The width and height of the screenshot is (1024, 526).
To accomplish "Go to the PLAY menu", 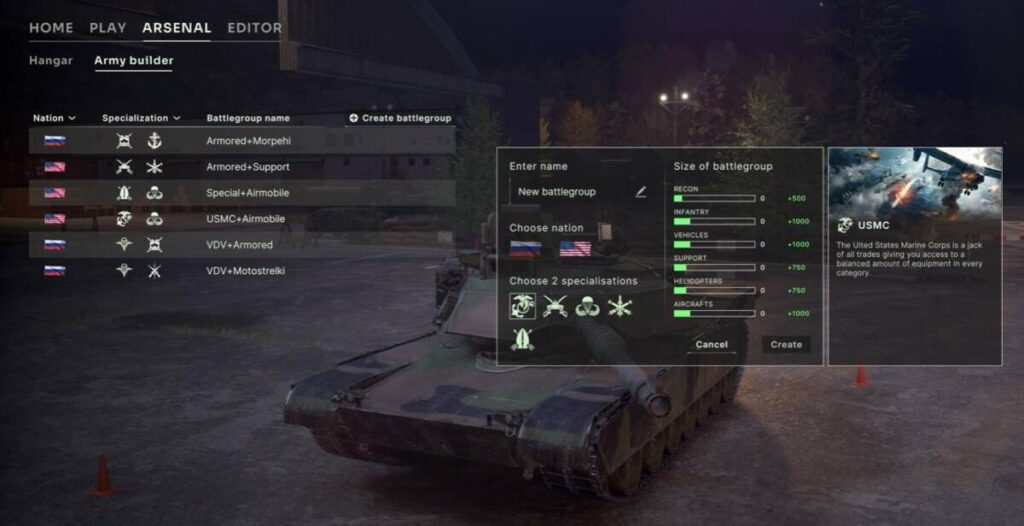I will pos(108,28).
